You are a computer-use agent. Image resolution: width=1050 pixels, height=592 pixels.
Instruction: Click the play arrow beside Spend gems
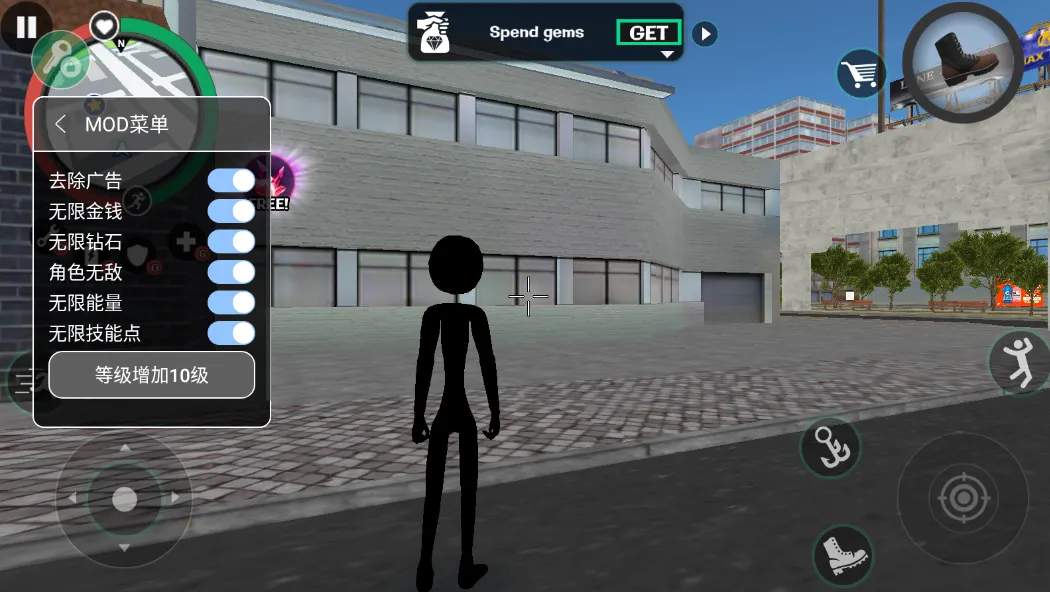(x=705, y=34)
